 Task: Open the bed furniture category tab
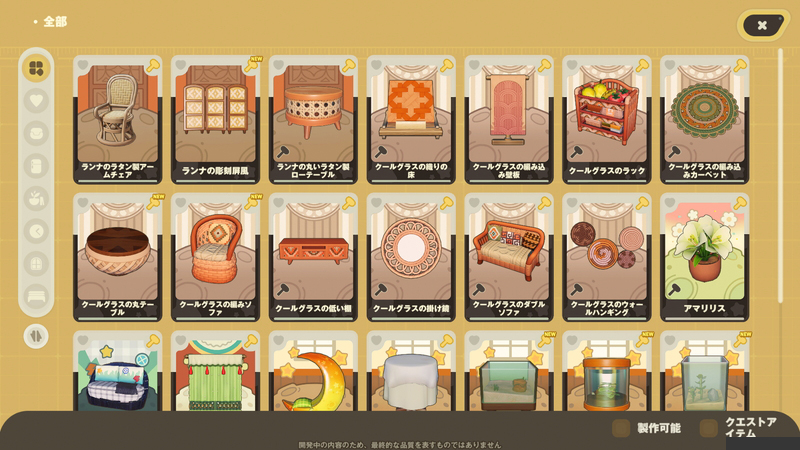36,296
